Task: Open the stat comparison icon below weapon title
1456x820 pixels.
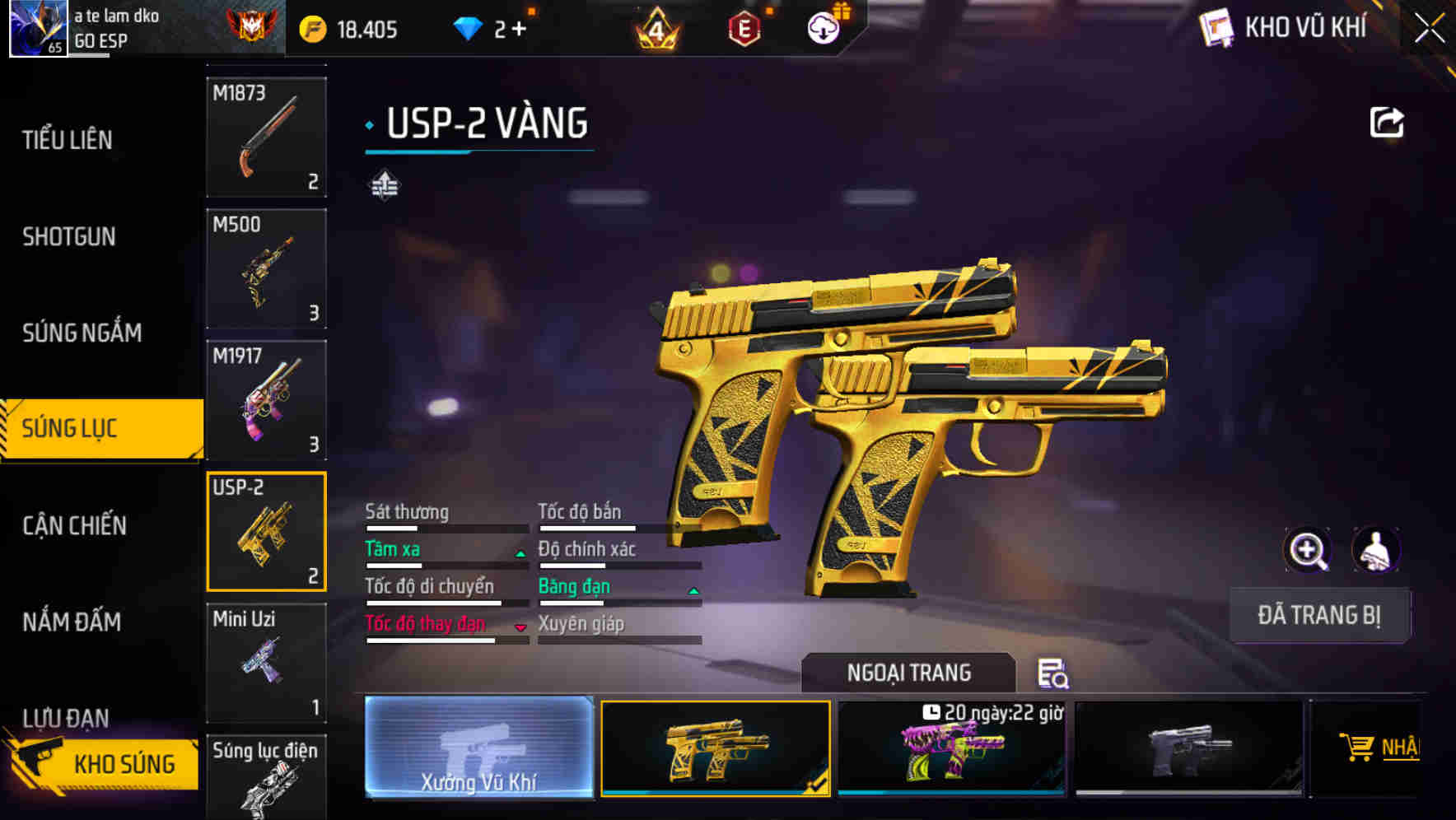Action: coord(384,185)
